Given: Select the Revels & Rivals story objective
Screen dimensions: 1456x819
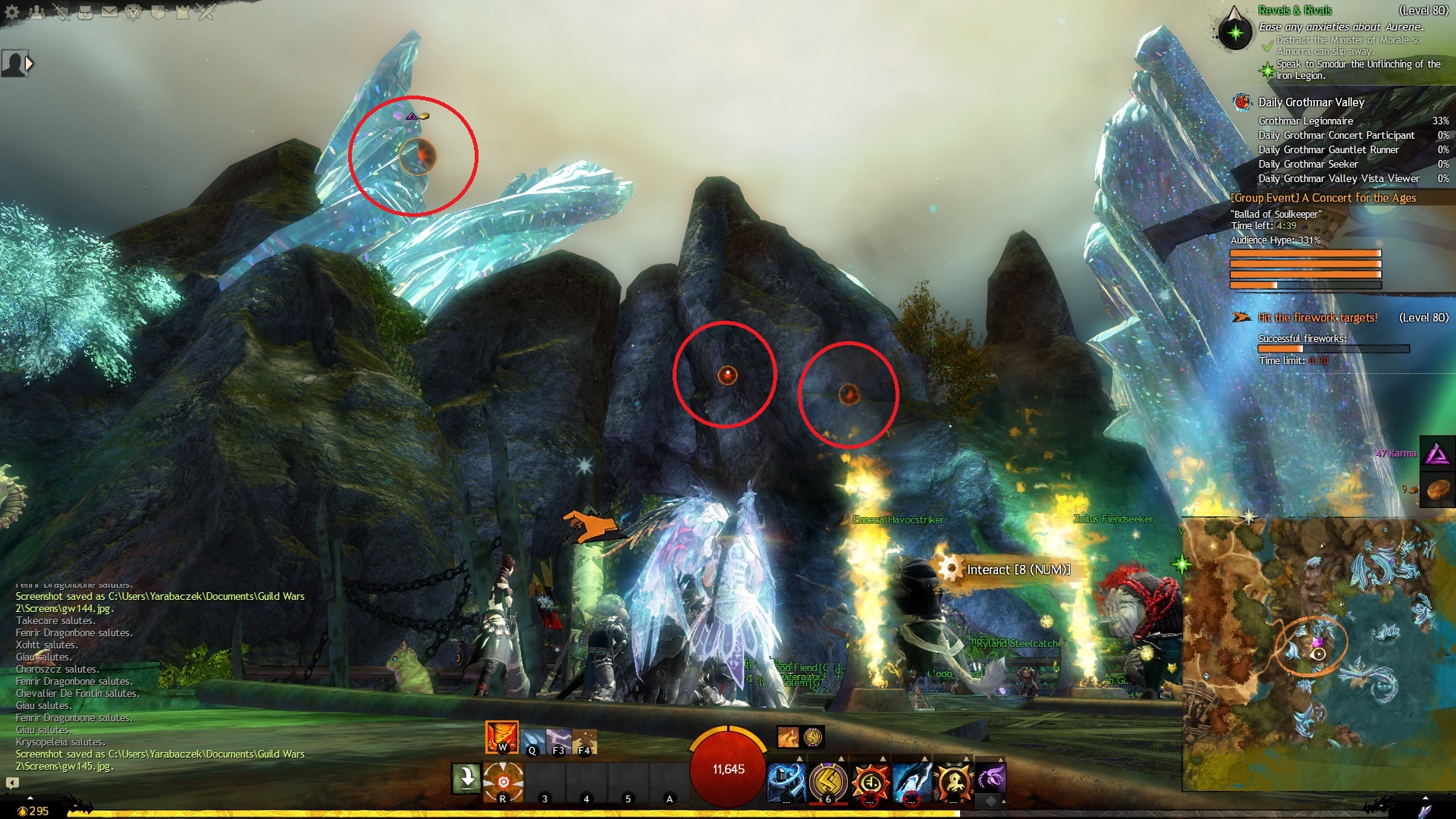Looking at the screenshot, I should [1294, 11].
